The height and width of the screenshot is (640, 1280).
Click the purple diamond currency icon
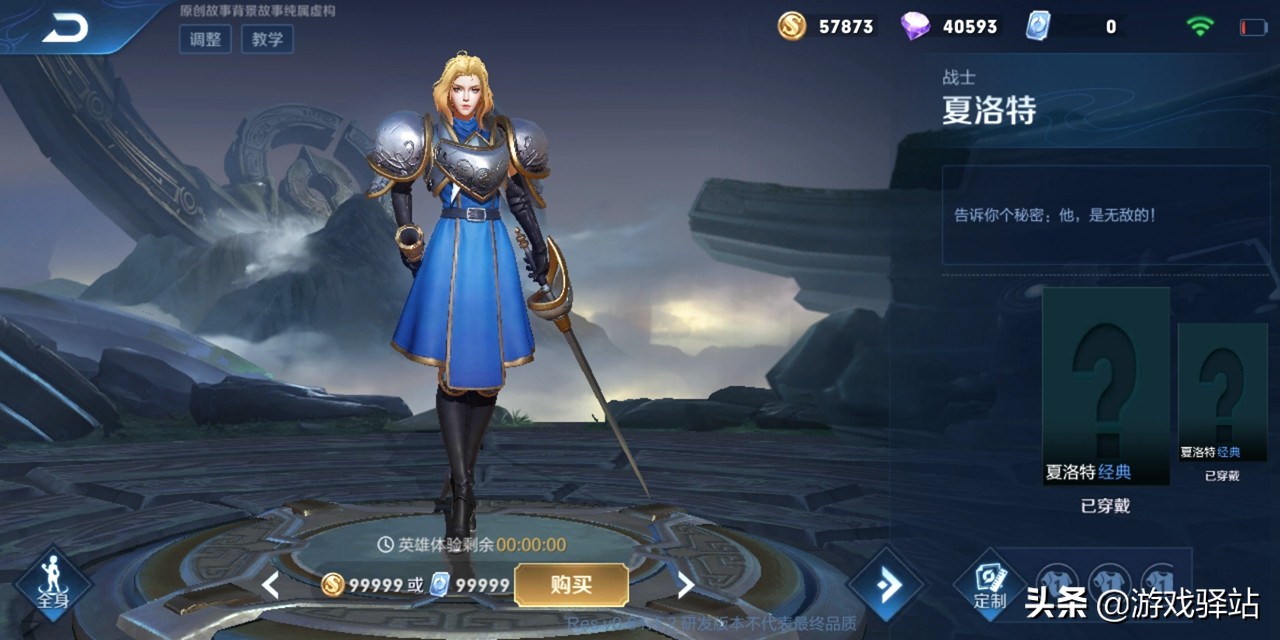(x=914, y=26)
